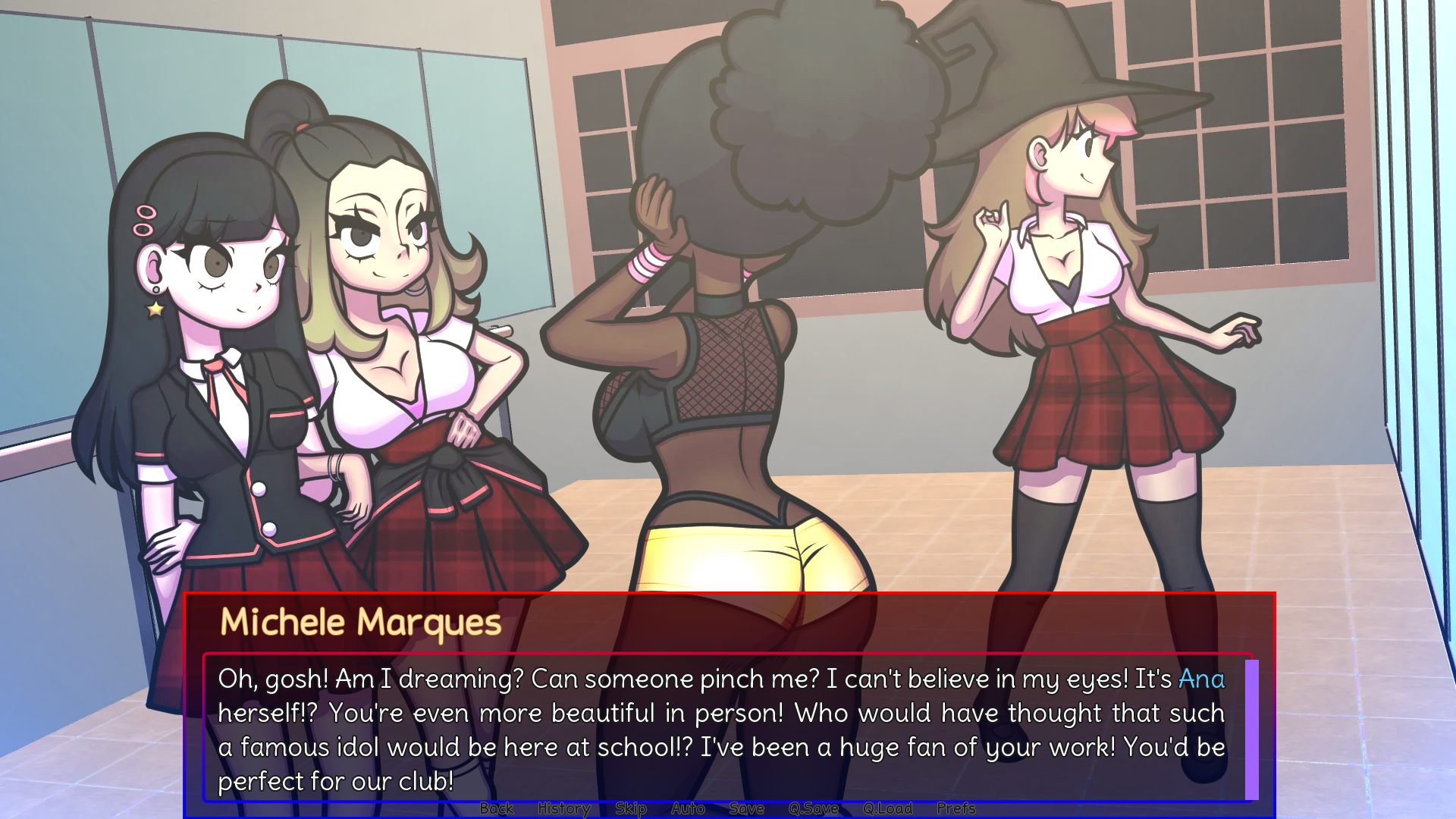
Task: Open the dialogue History log
Action: pos(563,808)
